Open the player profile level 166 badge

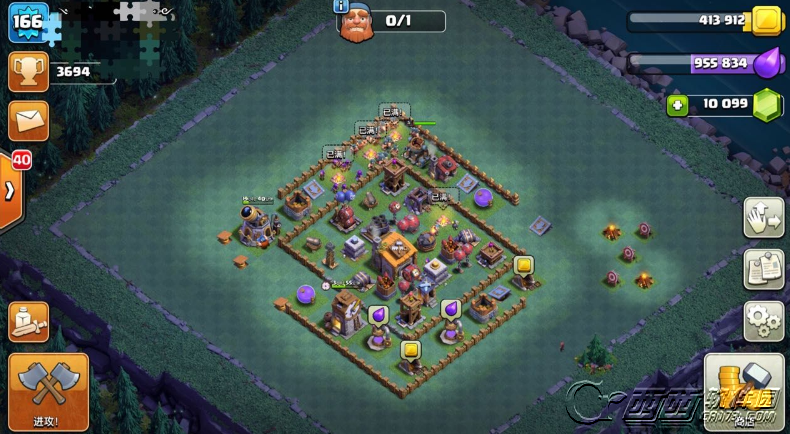pos(28,23)
